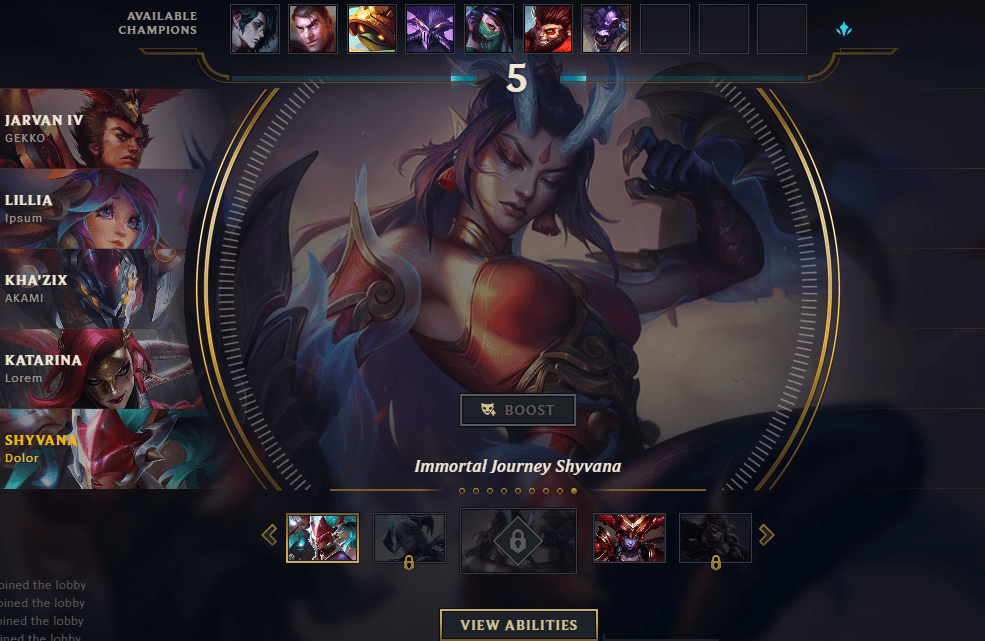The width and height of the screenshot is (985, 641).
Task: Activate the Boost button
Action: pyautogui.click(x=518, y=410)
